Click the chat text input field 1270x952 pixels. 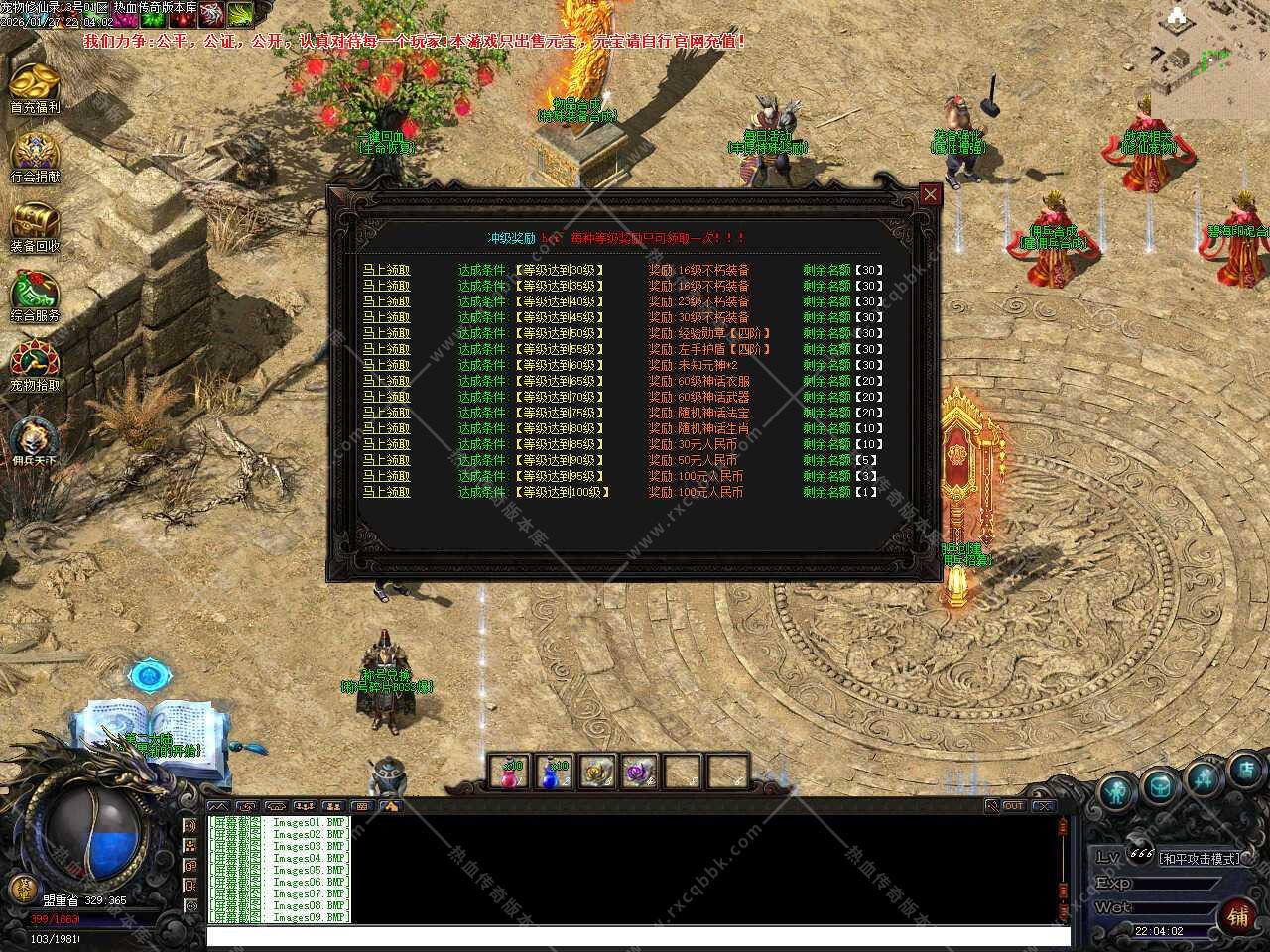tap(635, 935)
